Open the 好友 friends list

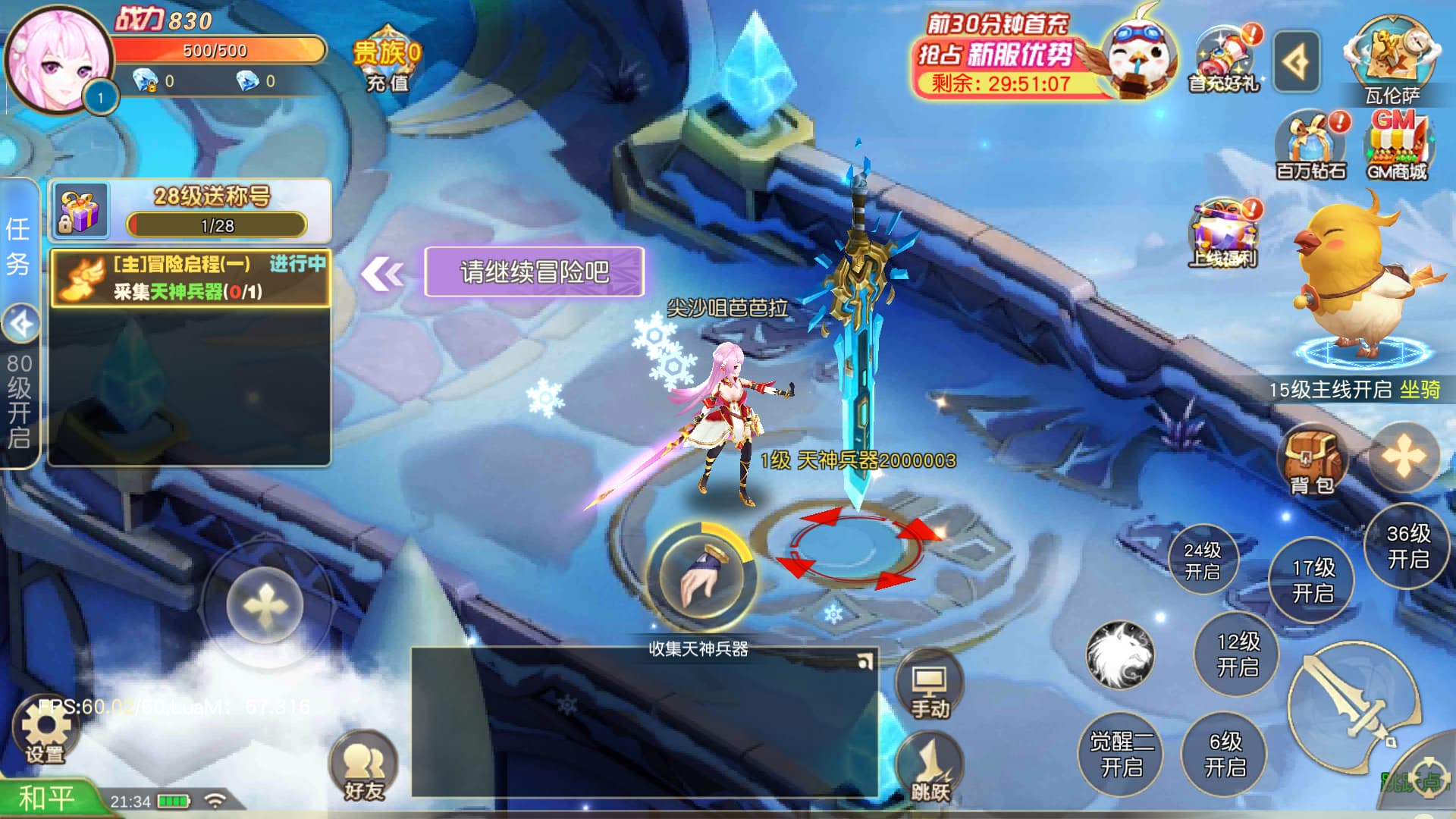tap(364, 766)
